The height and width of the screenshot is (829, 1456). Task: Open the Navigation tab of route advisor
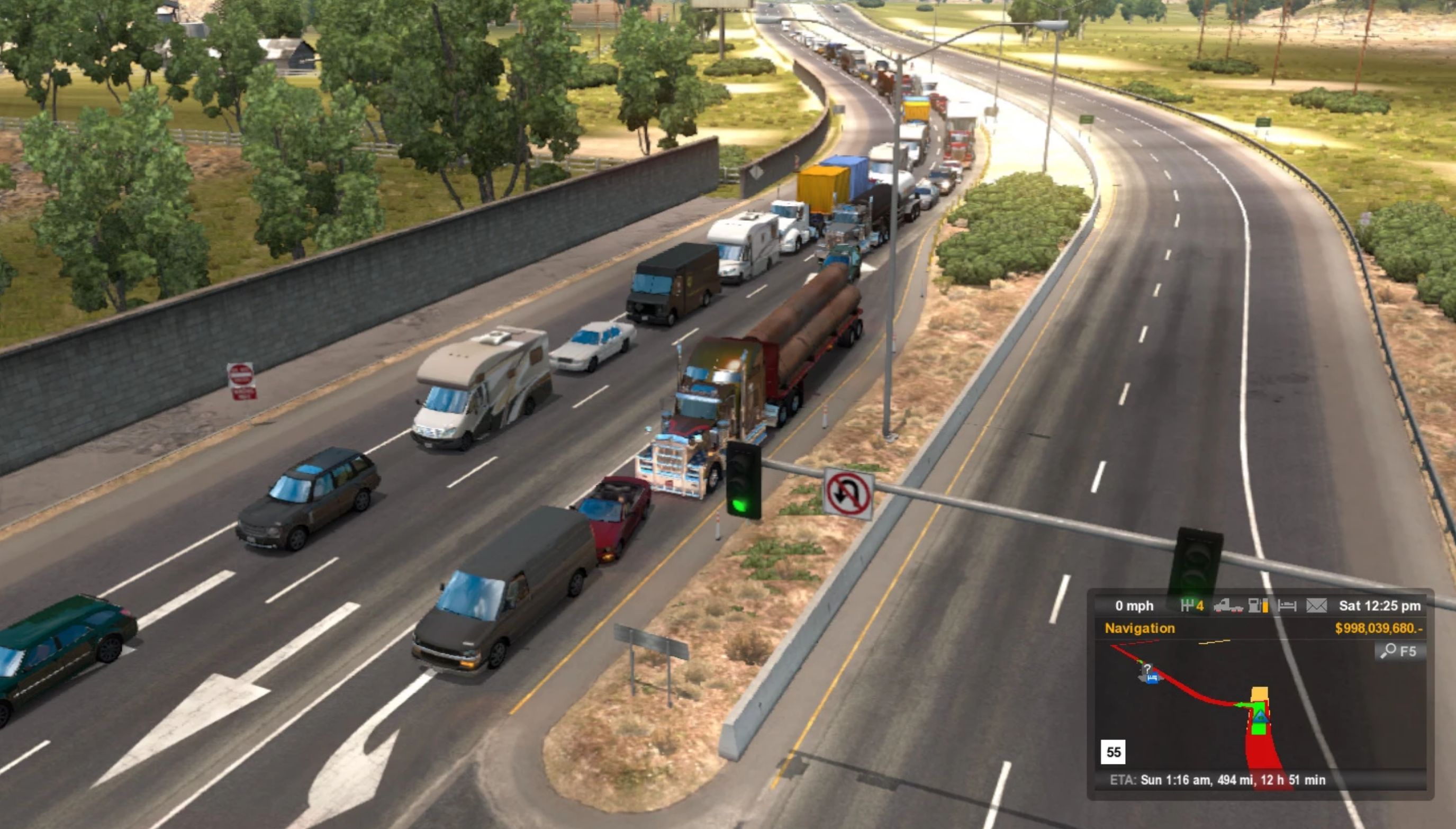[x=1140, y=628]
